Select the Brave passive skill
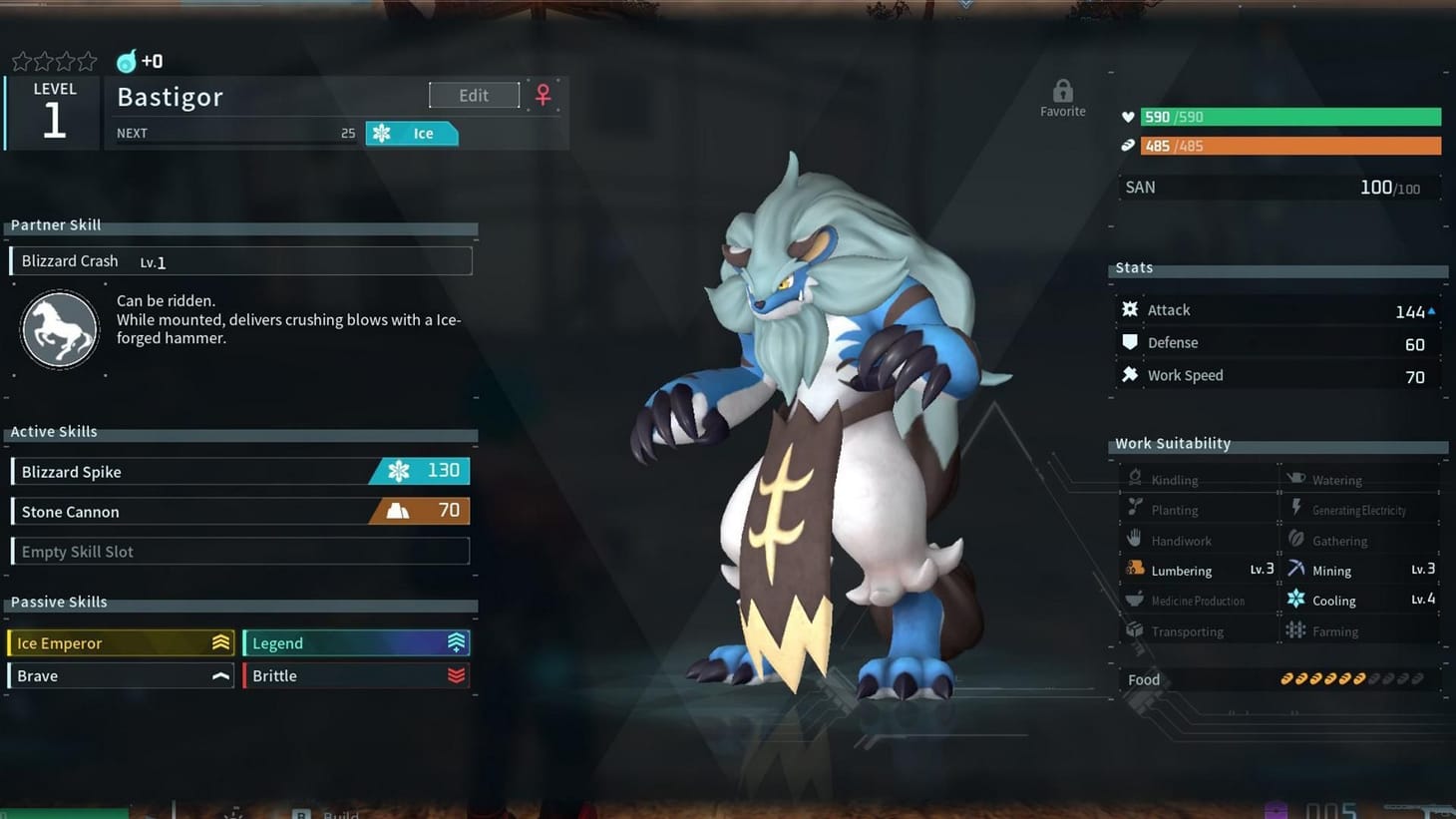 122,676
